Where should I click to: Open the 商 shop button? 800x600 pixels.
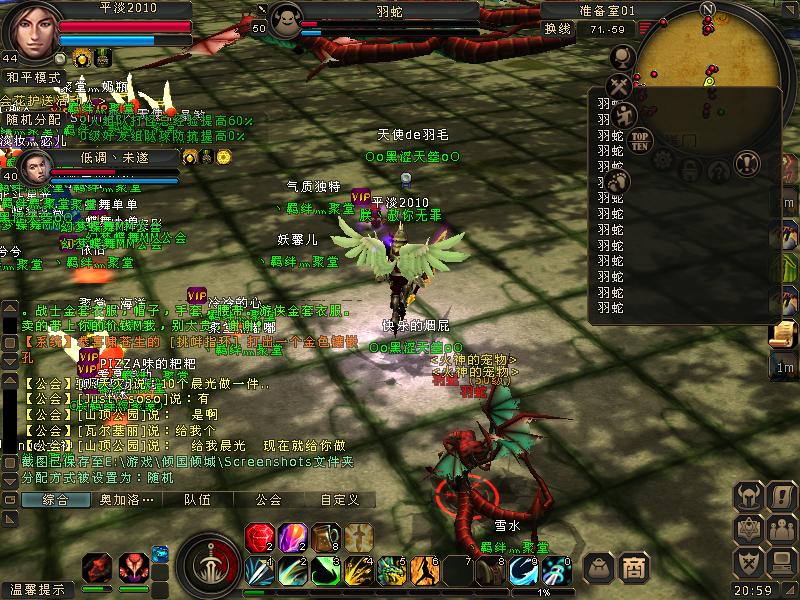click(633, 567)
